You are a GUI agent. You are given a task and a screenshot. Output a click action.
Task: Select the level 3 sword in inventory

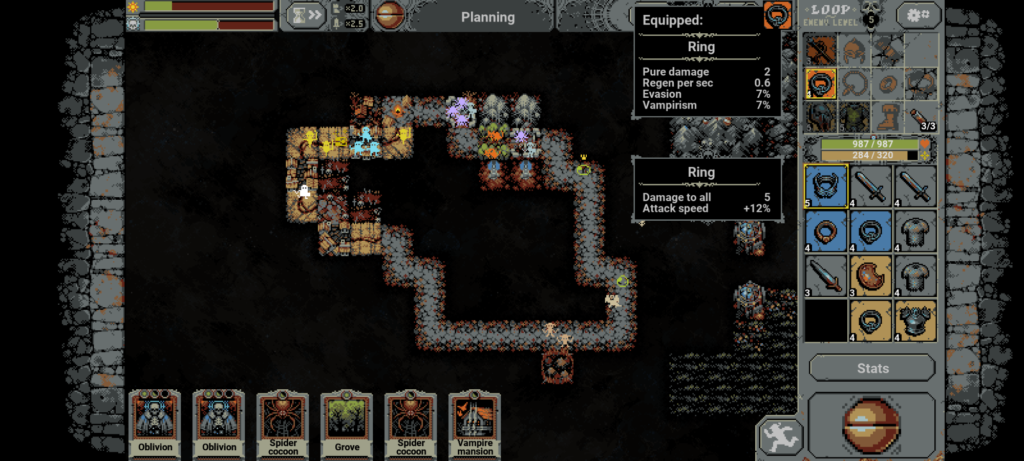(826, 274)
